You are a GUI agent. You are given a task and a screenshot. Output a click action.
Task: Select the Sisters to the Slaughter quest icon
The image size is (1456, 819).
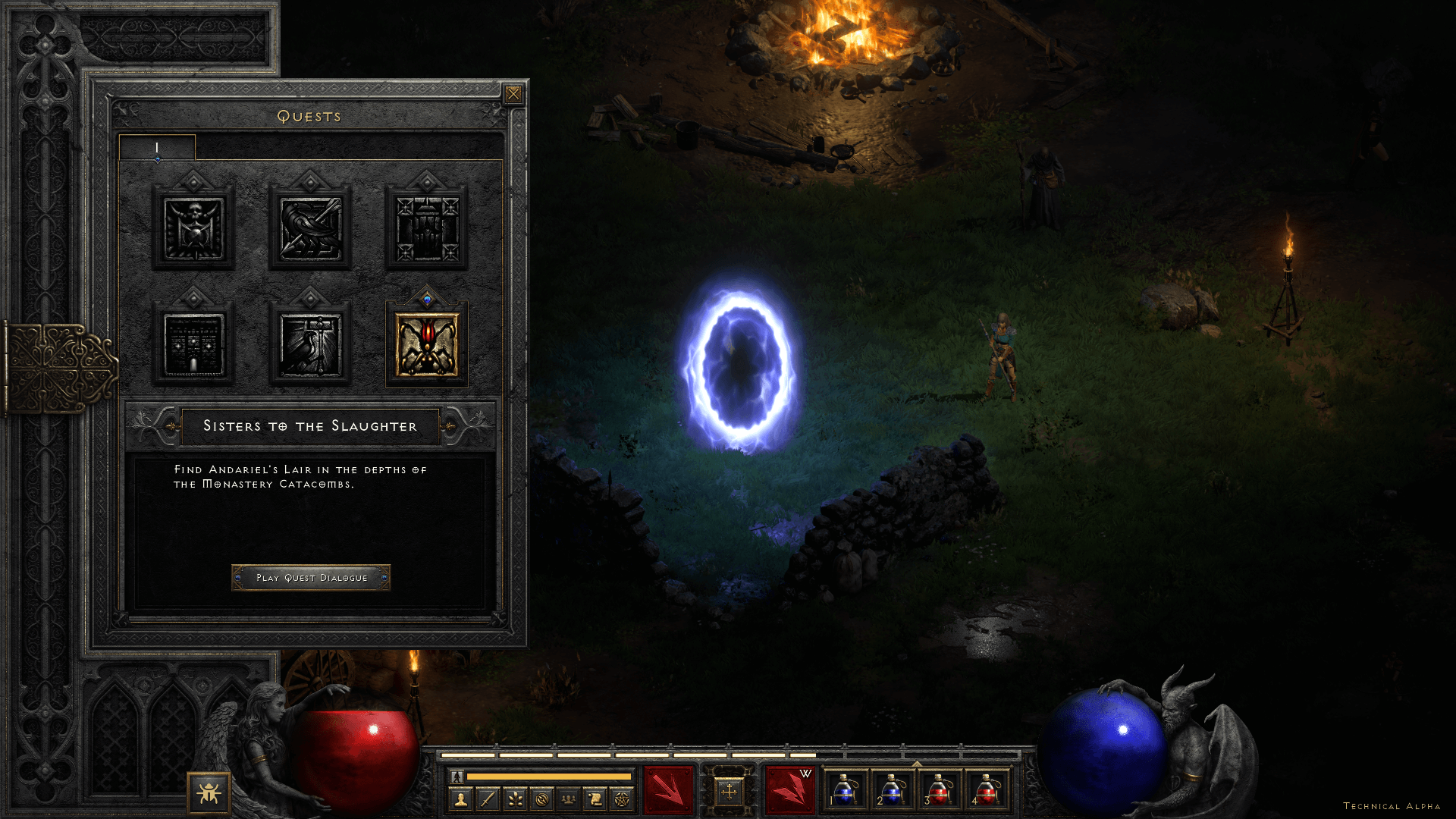coord(426,345)
